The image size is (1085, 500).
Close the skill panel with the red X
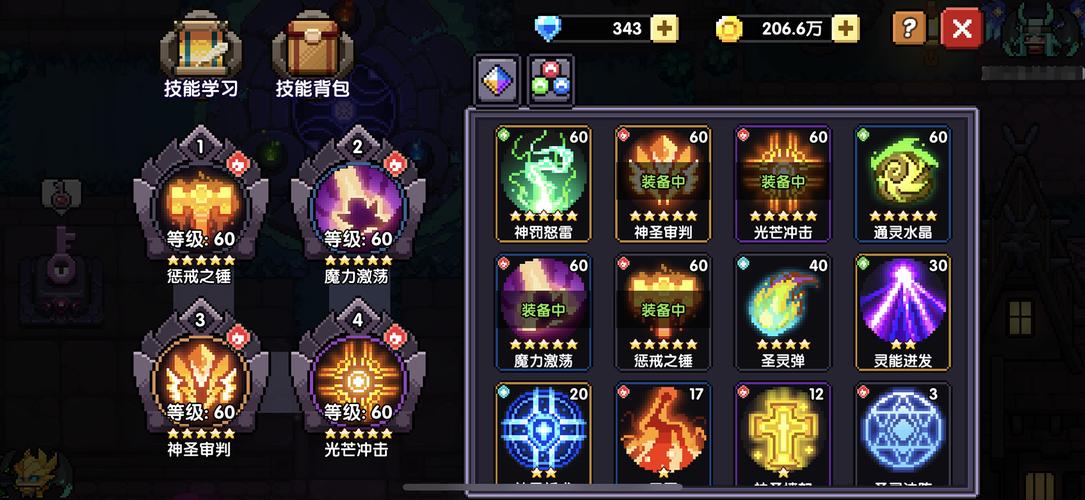[962, 29]
